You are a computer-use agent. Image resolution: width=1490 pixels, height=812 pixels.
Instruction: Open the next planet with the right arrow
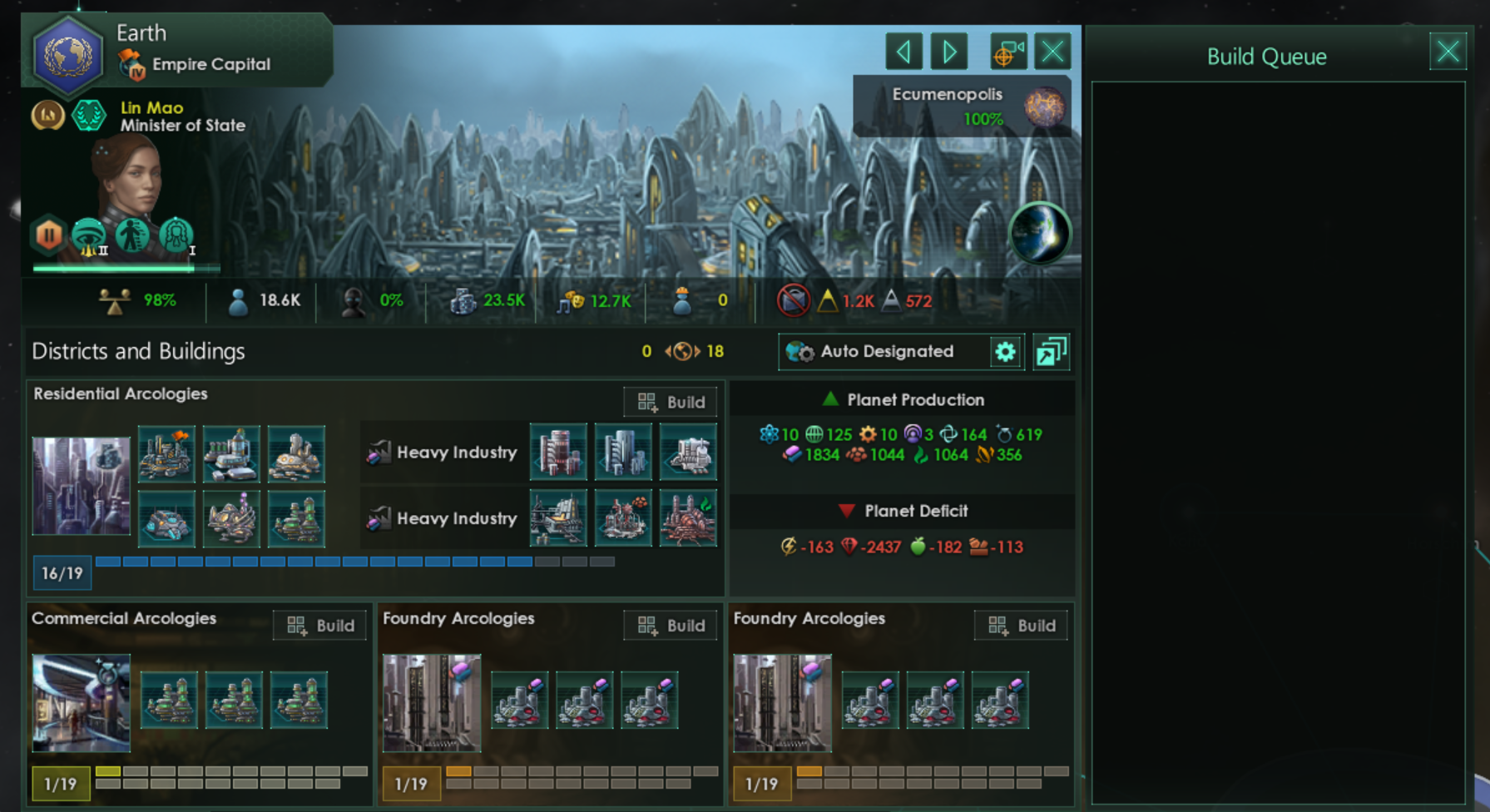948,51
